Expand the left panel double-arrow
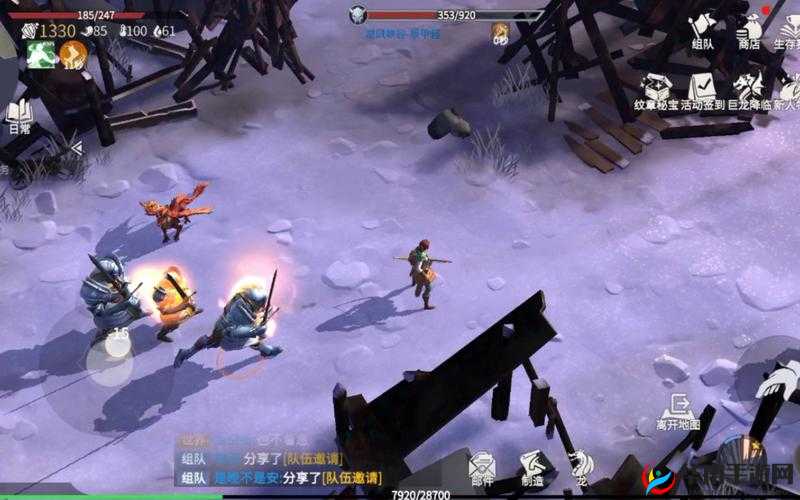This screenshot has width=800, height=500. pyautogui.click(x=74, y=148)
